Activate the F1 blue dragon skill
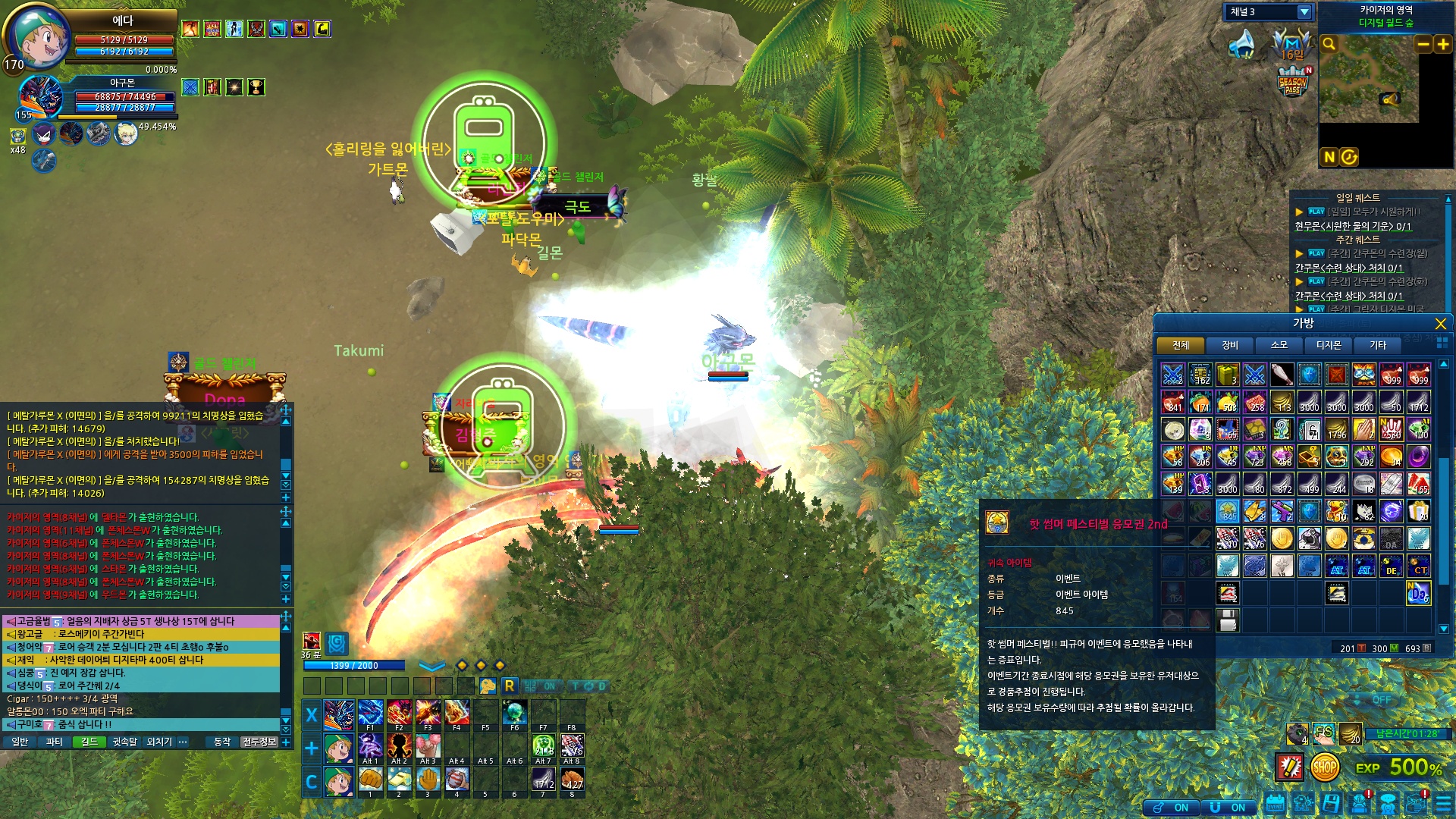Image resolution: width=1456 pixels, height=819 pixels. point(370,714)
